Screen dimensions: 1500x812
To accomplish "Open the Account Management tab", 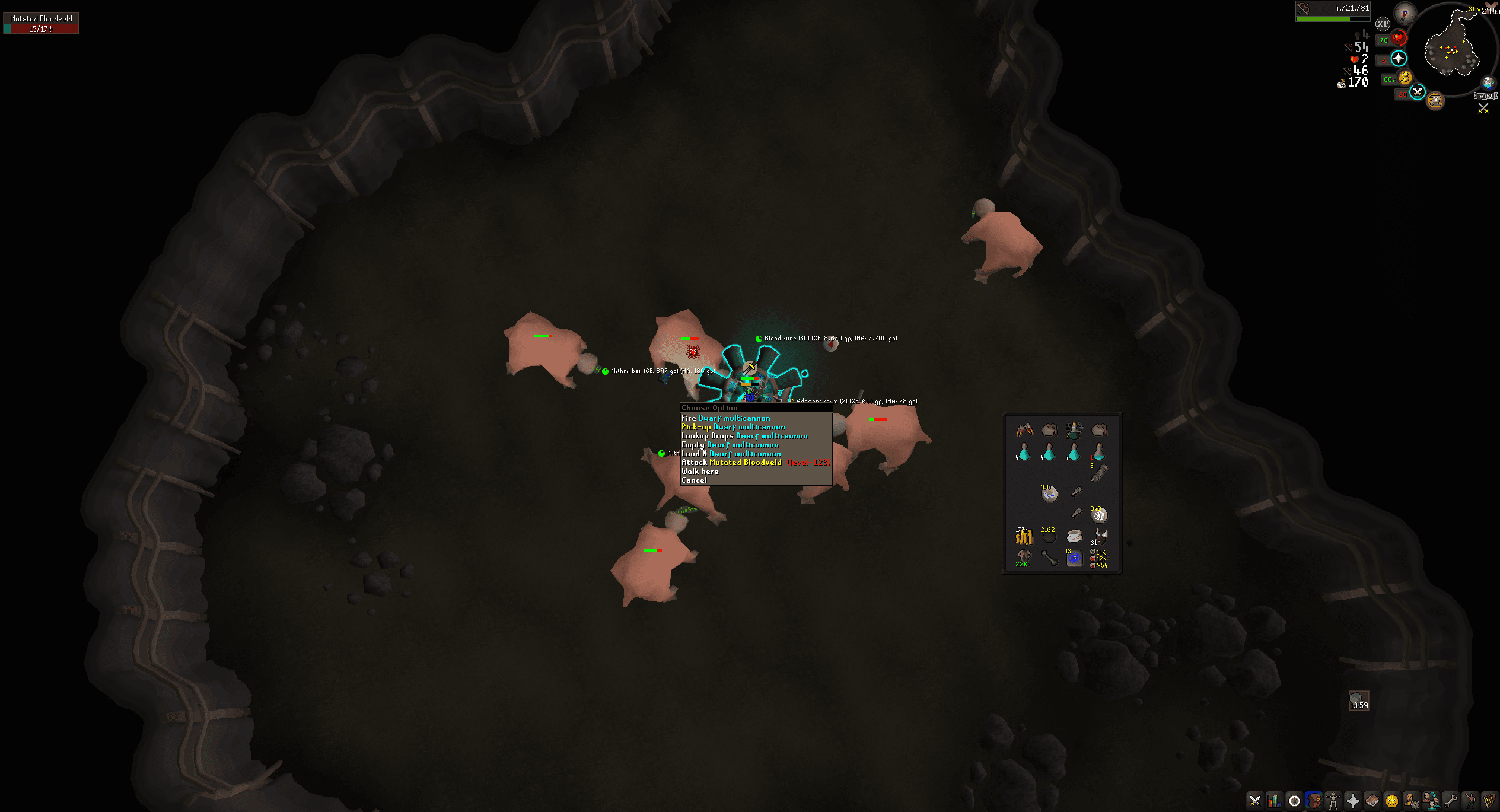I will point(1410,800).
